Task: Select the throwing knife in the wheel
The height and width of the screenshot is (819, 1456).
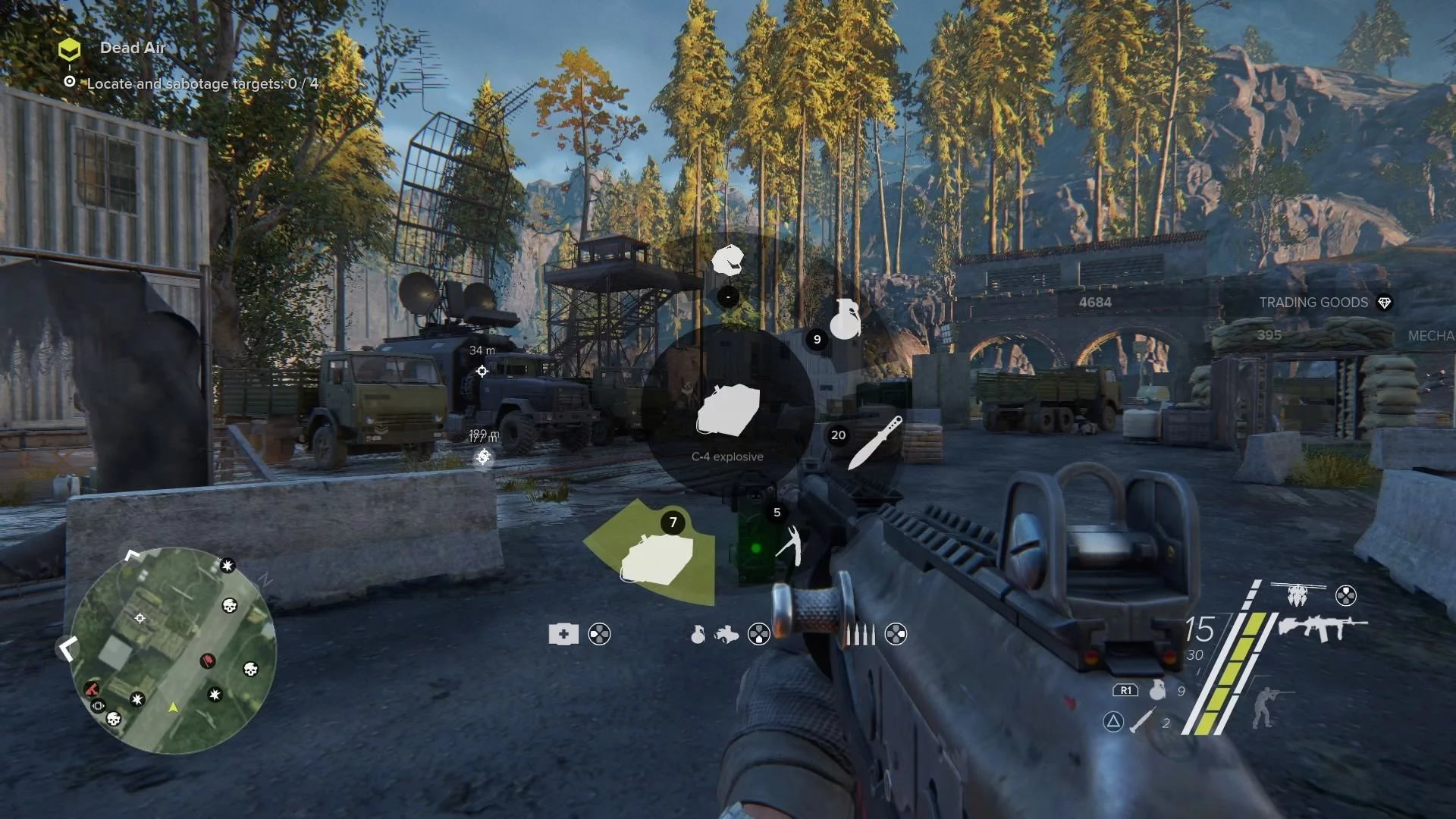Action: 874,442
